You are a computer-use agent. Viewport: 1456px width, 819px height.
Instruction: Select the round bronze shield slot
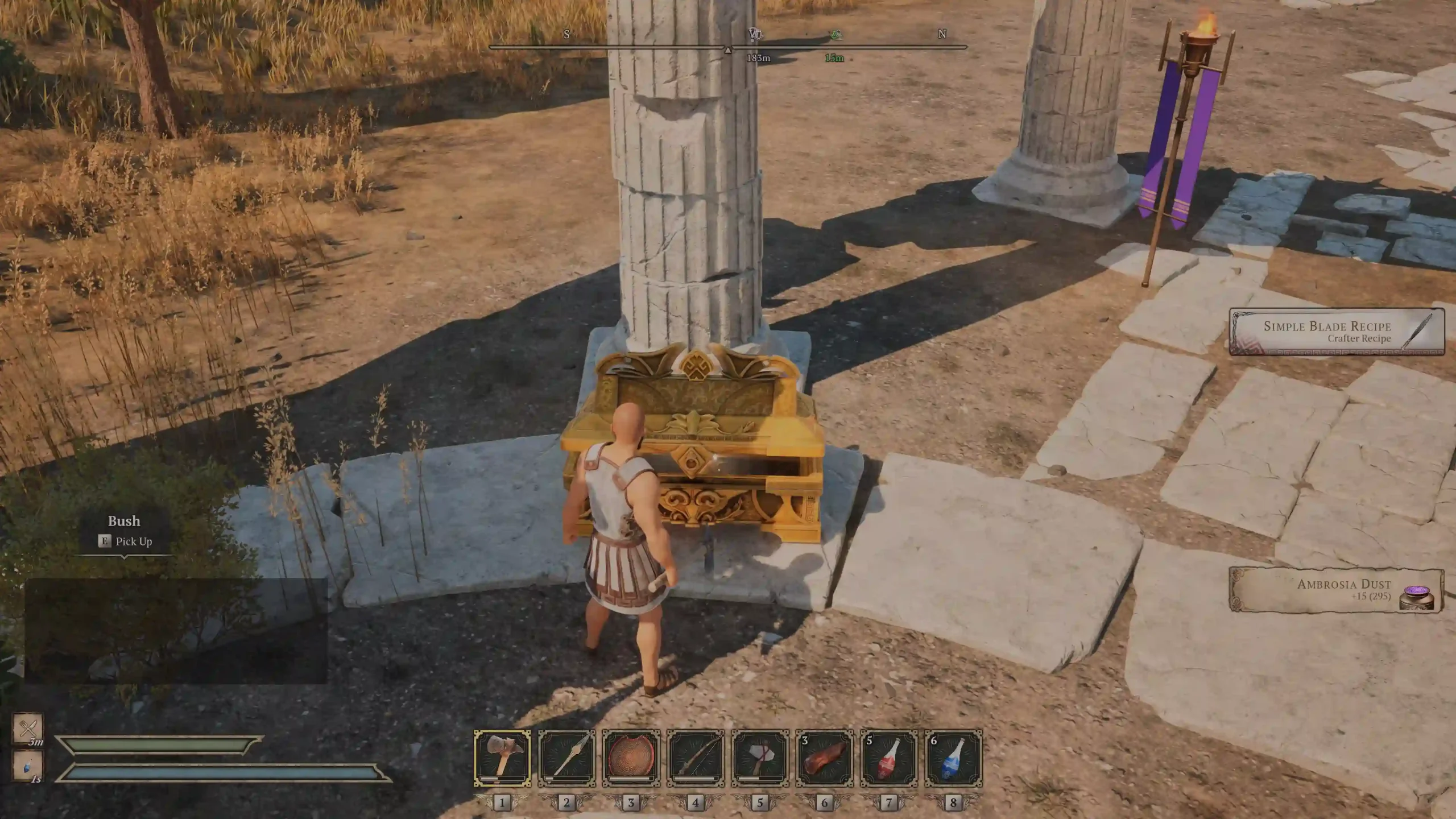[x=631, y=758]
